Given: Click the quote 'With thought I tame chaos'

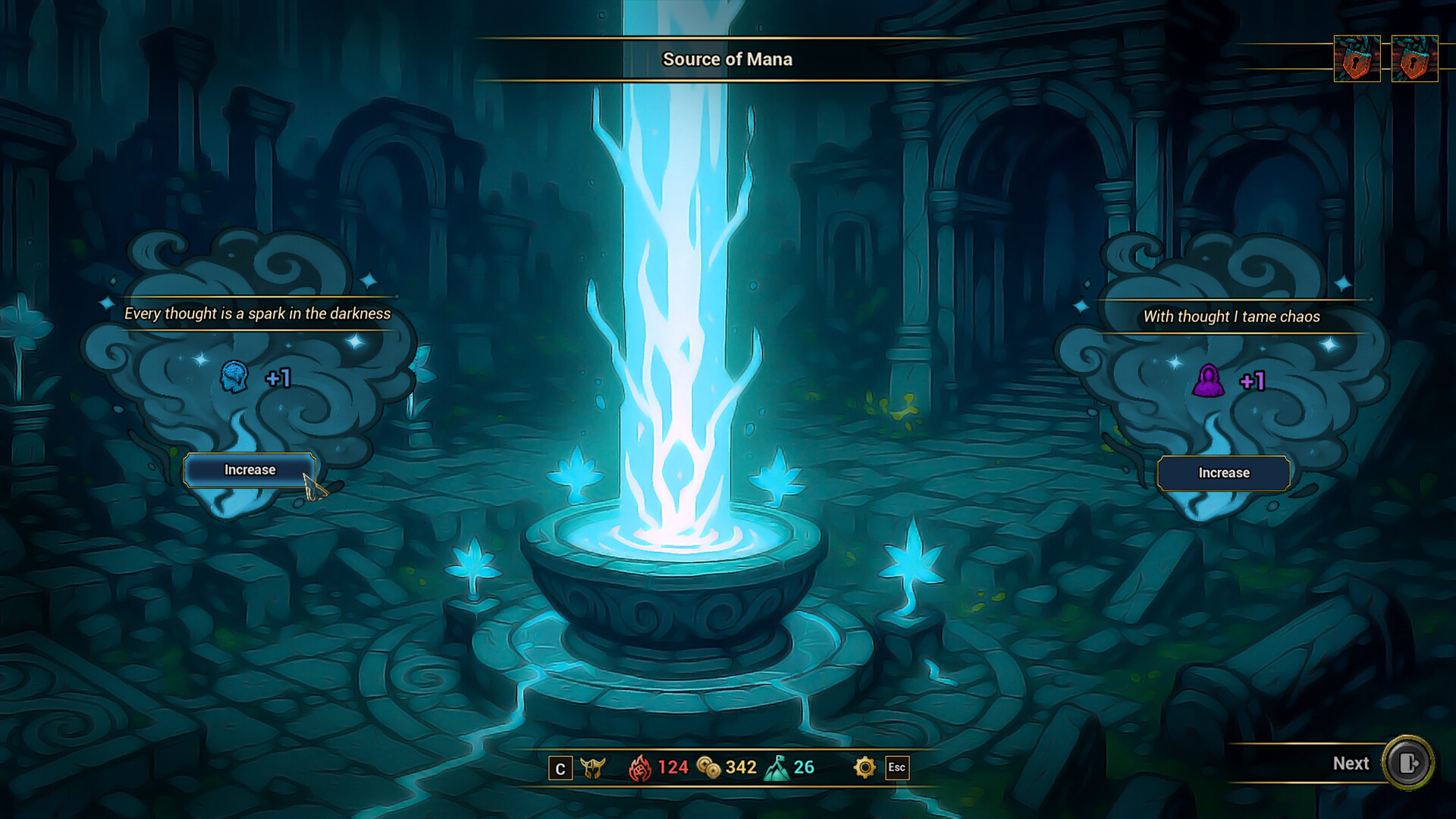Looking at the screenshot, I should pyautogui.click(x=1230, y=316).
